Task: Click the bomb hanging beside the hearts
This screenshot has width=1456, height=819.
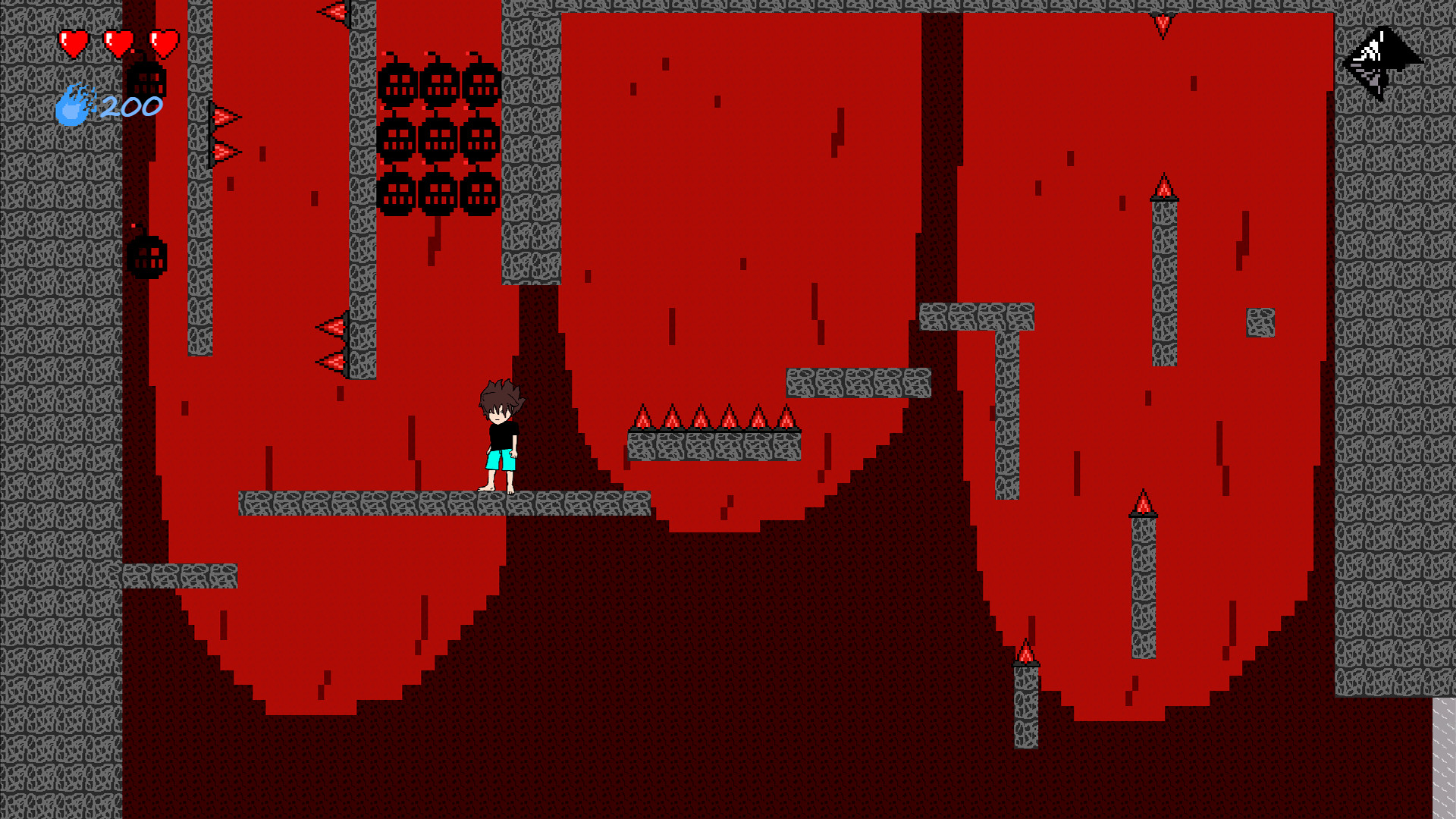Action: tap(146, 80)
